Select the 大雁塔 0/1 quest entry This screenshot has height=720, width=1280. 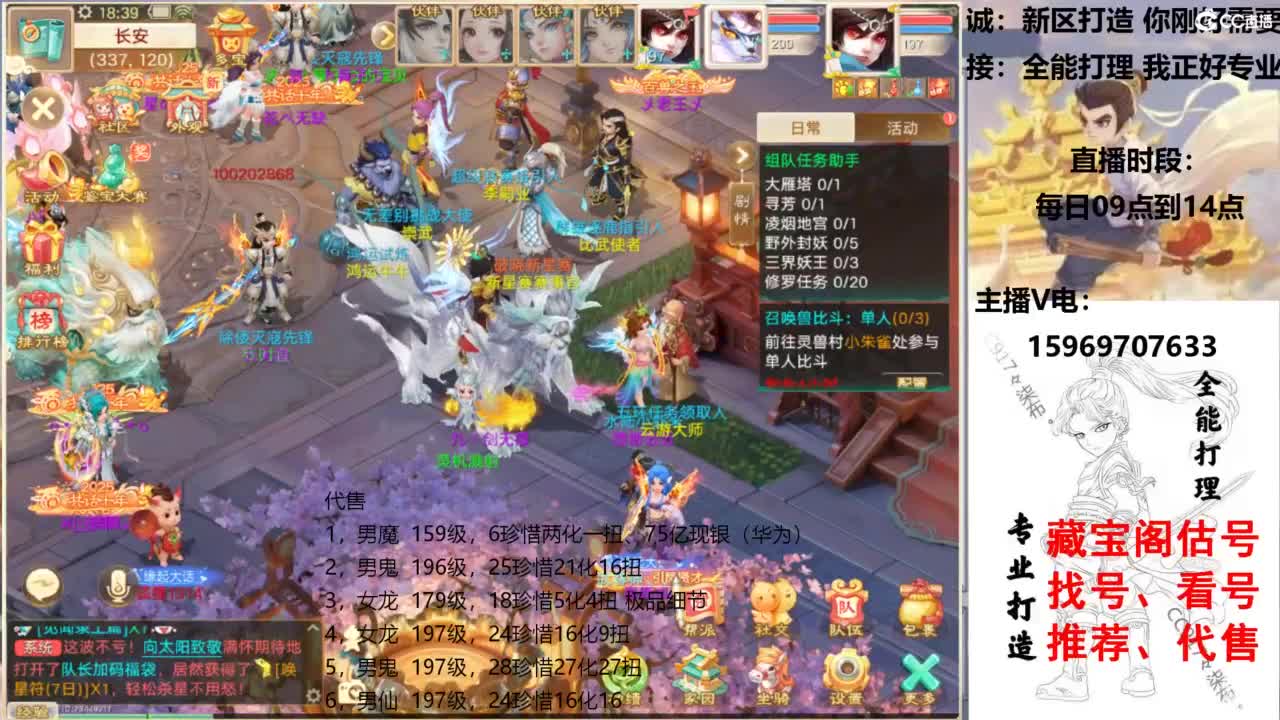[x=803, y=185]
